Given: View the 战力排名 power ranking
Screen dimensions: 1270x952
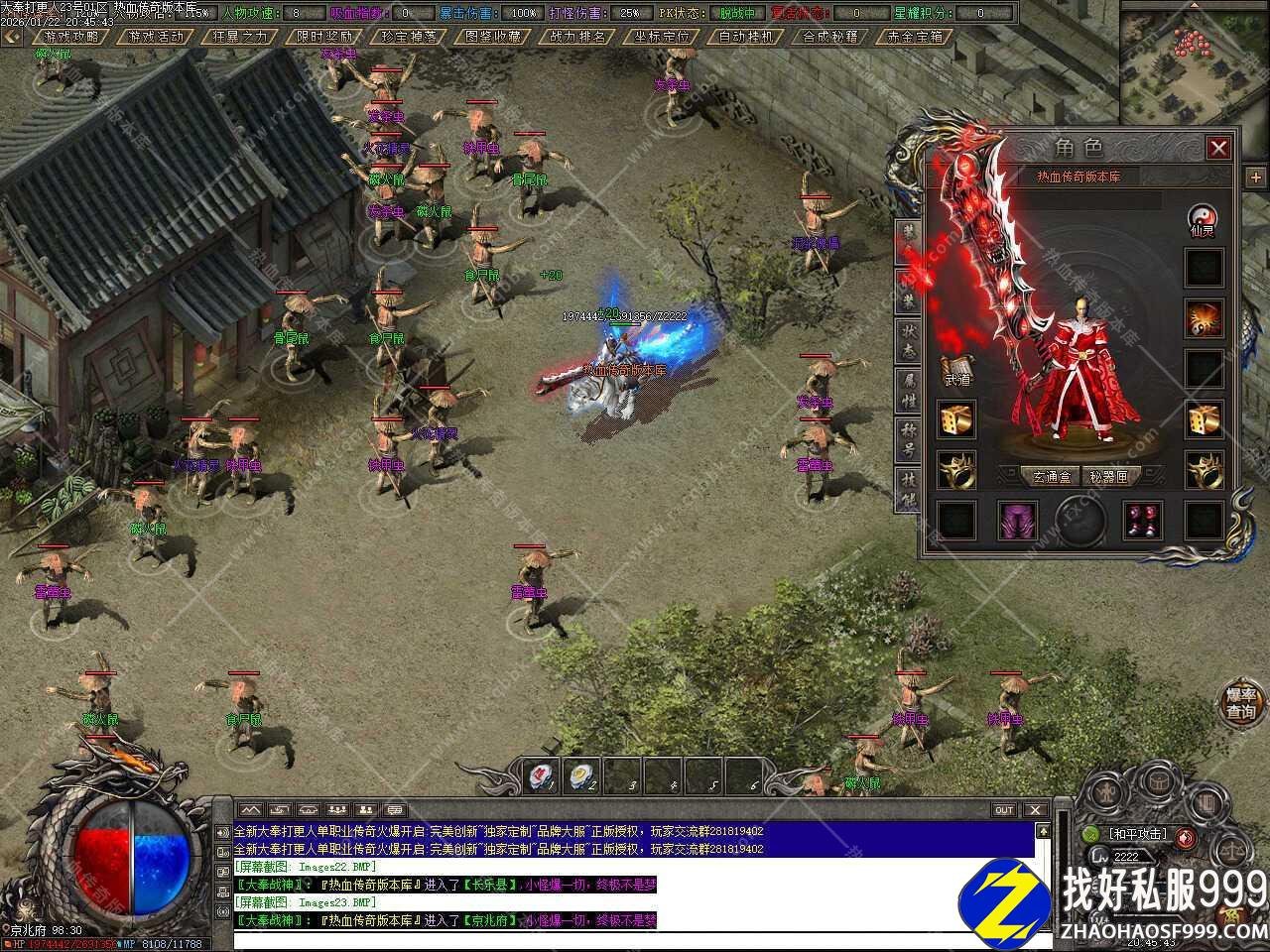Looking at the screenshot, I should tap(577, 37).
